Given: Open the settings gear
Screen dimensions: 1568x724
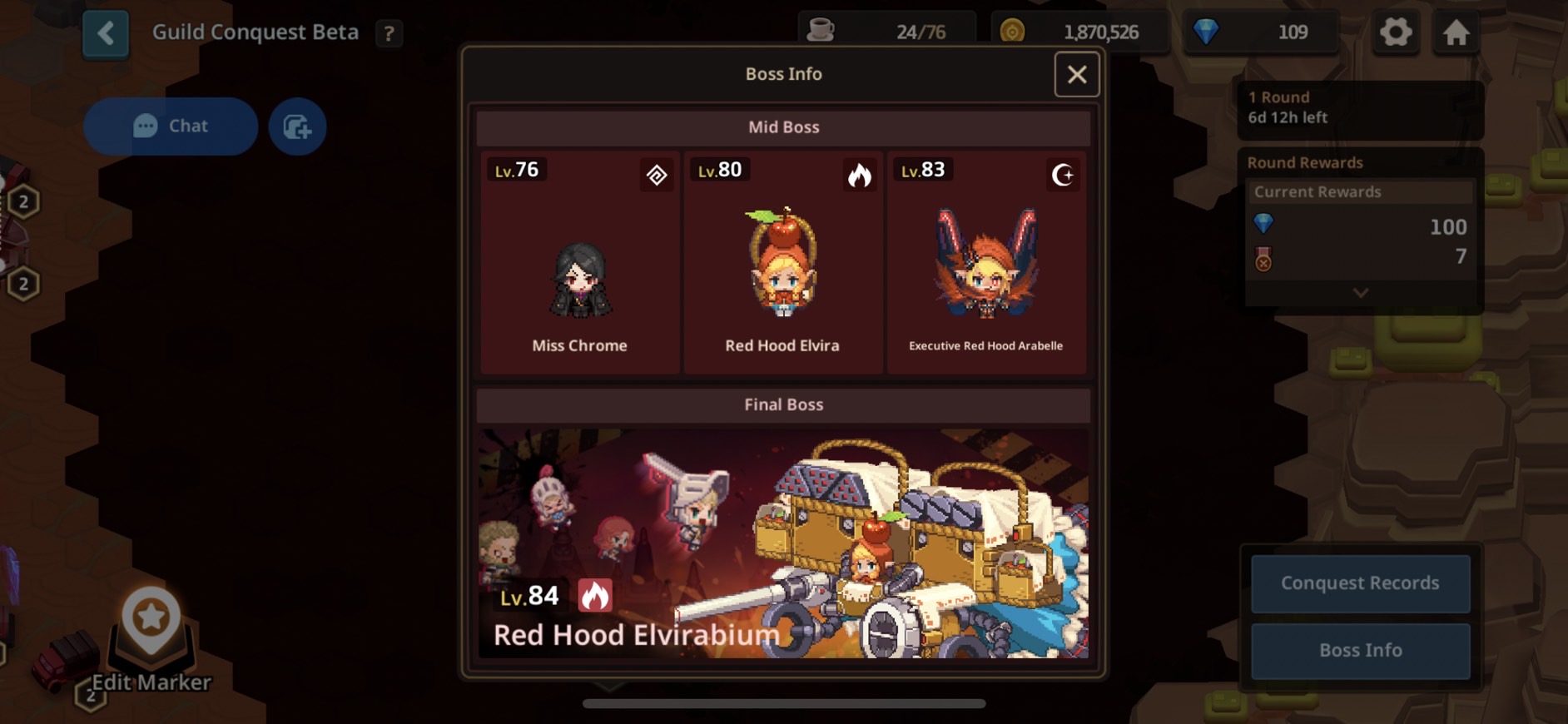Looking at the screenshot, I should pyautogui.click(x=1396, y=33).
